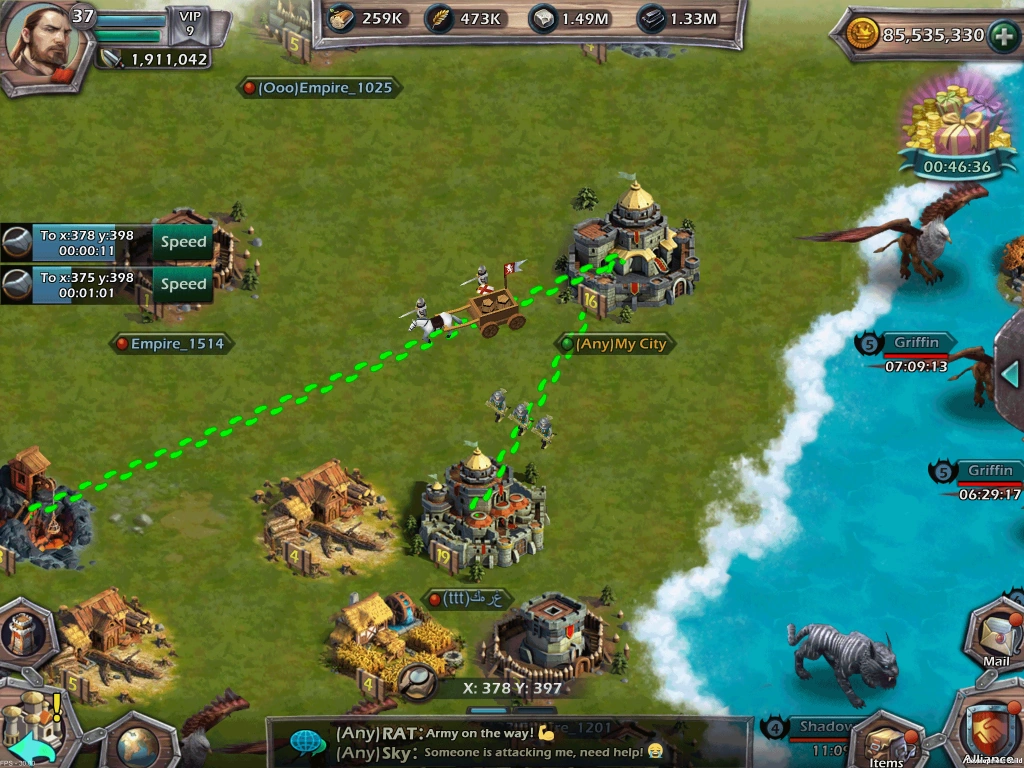Tap the food resource counter showing 259K
Image resolution: width=1024 pixels, height=768 pixels.
click(366, 19)
